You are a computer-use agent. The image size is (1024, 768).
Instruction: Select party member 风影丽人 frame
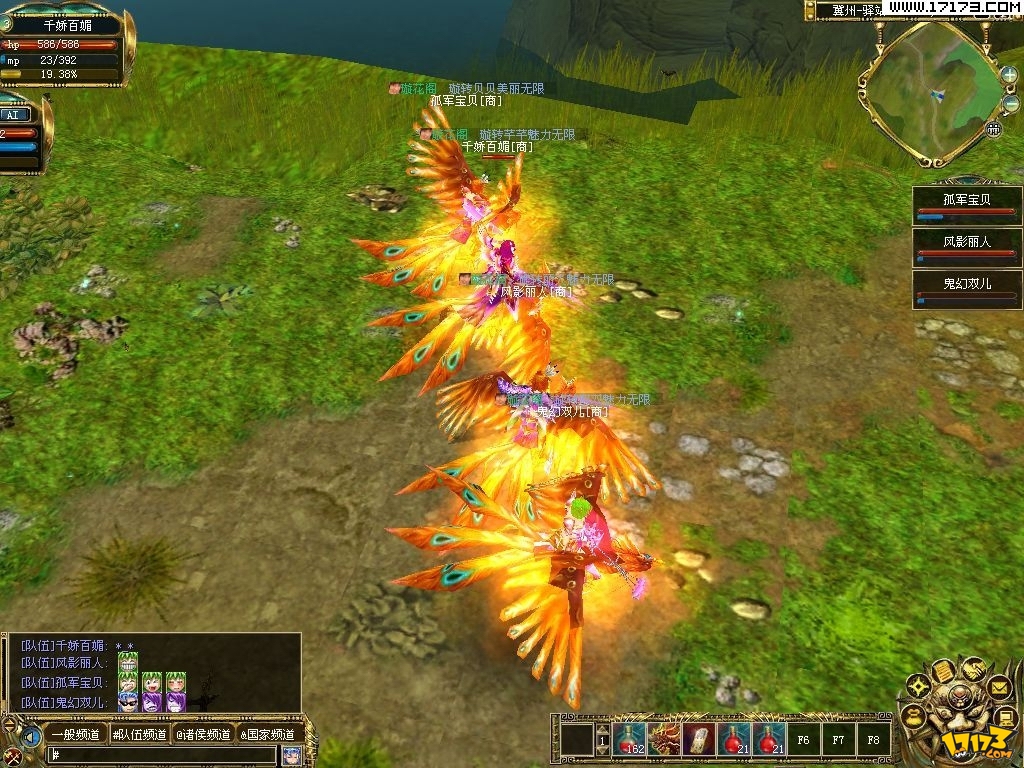(967, 245)
